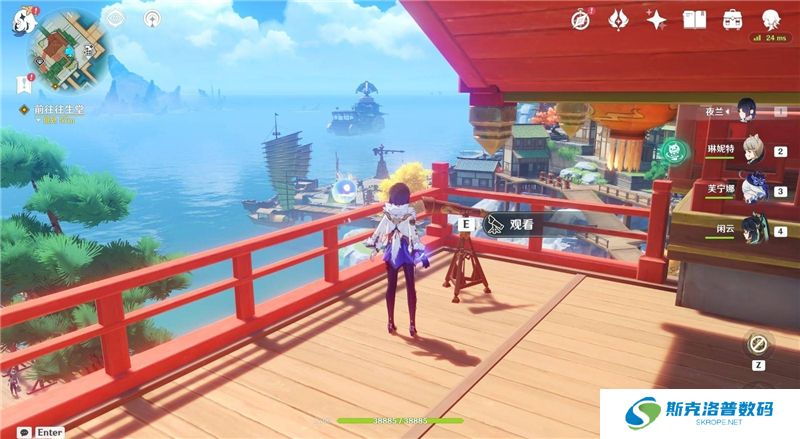Screen dimensions: 800x439
Task: Open the adventurer handbook book icon
Action: pos(694,19)
